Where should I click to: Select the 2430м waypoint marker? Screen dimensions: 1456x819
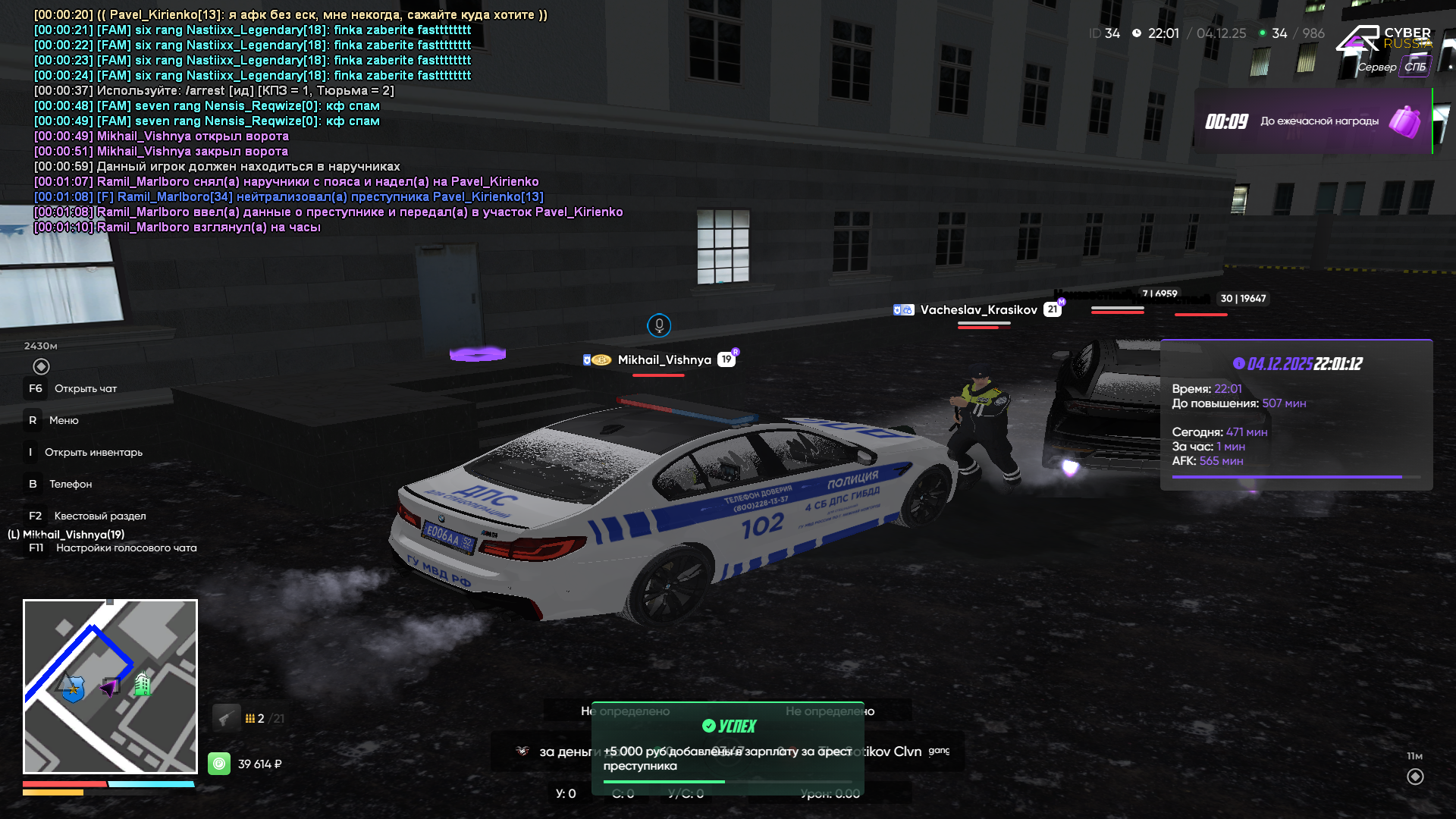pos(41,366)
